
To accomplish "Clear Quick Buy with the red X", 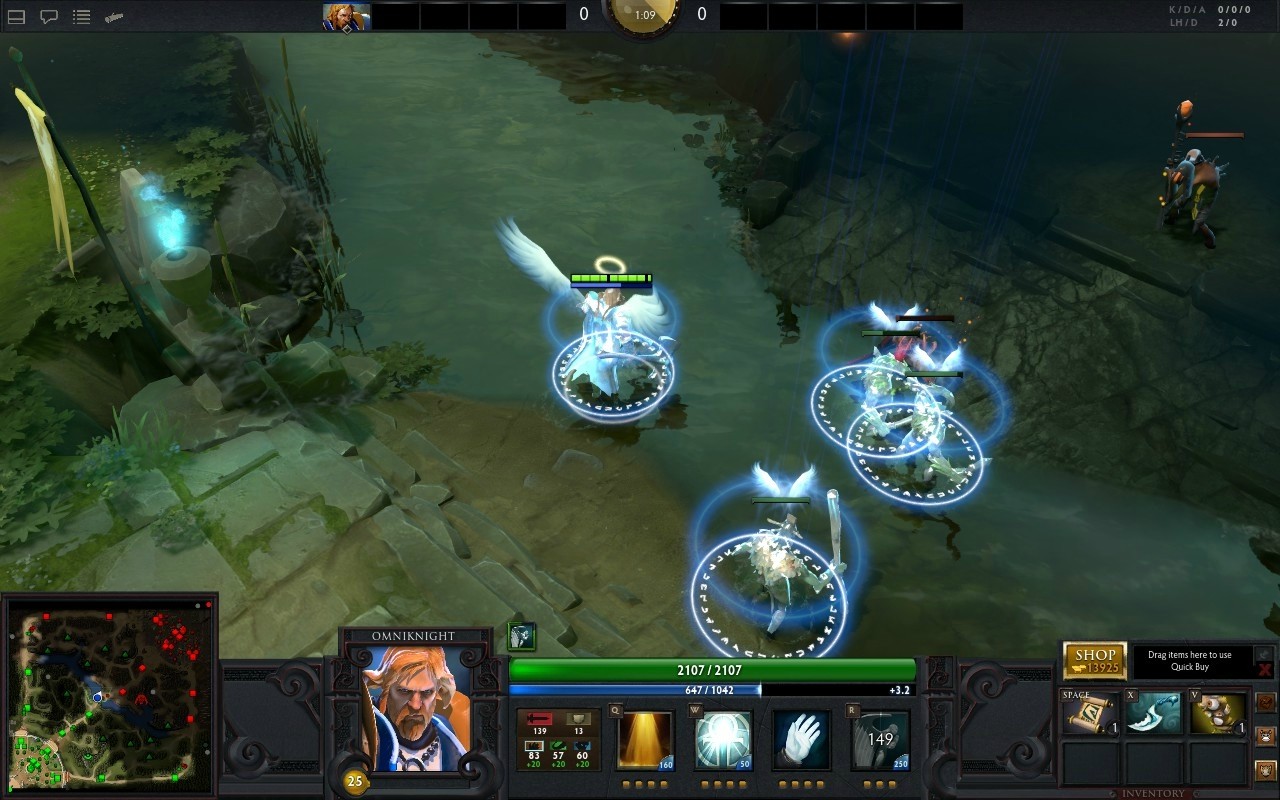I will 1265,669.
